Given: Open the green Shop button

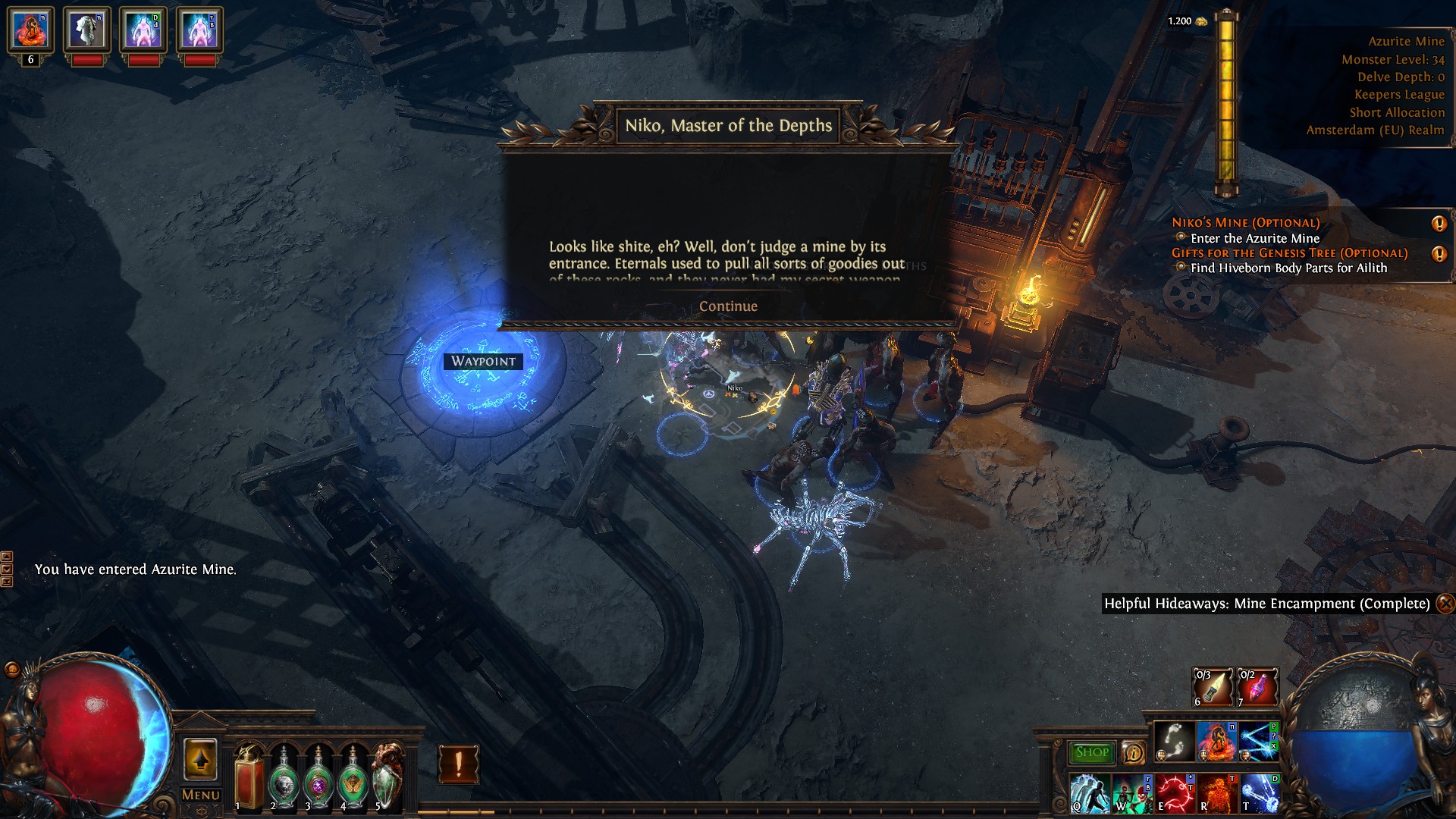Looking at the screenshot, I should (1091, 752).
